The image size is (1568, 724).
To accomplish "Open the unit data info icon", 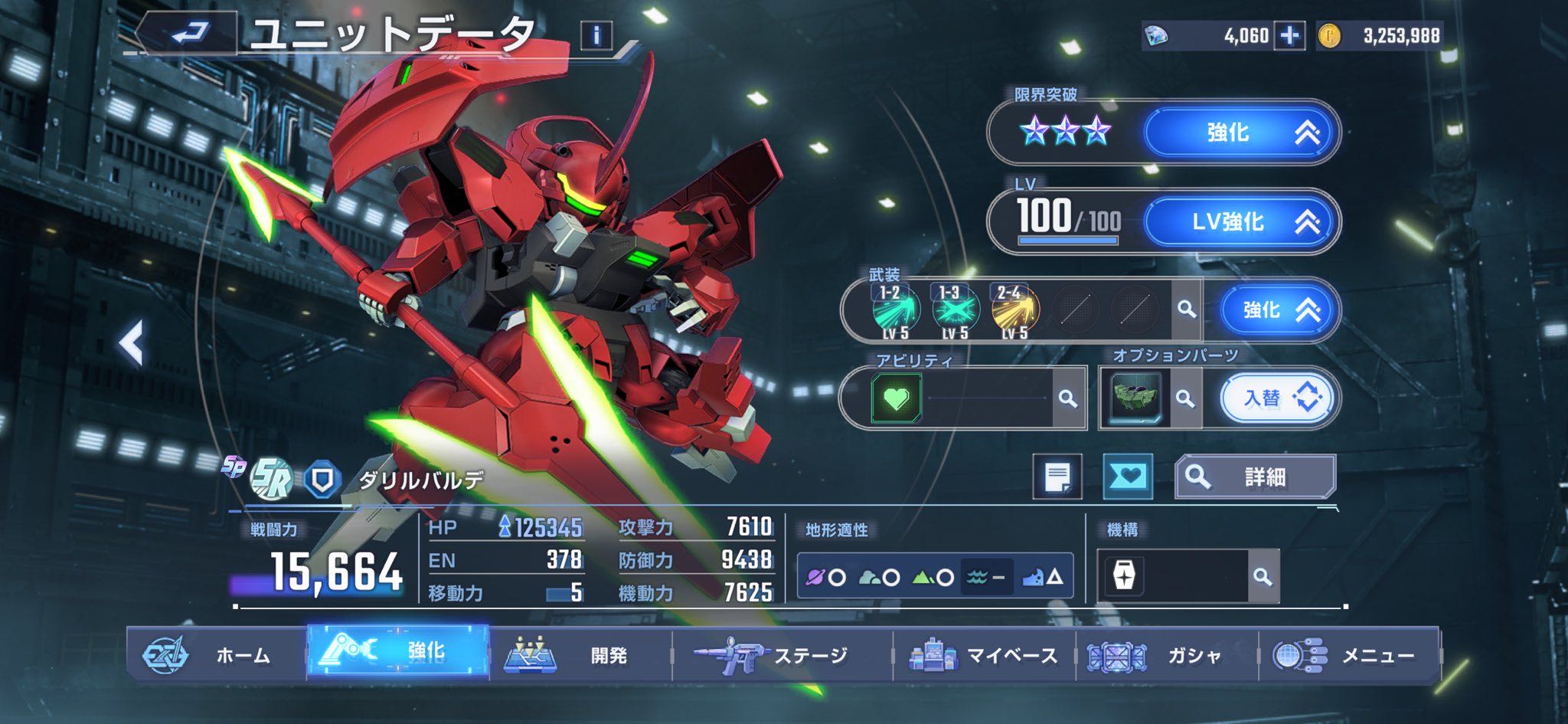I will pyautogui.click(x=596, y=35).
